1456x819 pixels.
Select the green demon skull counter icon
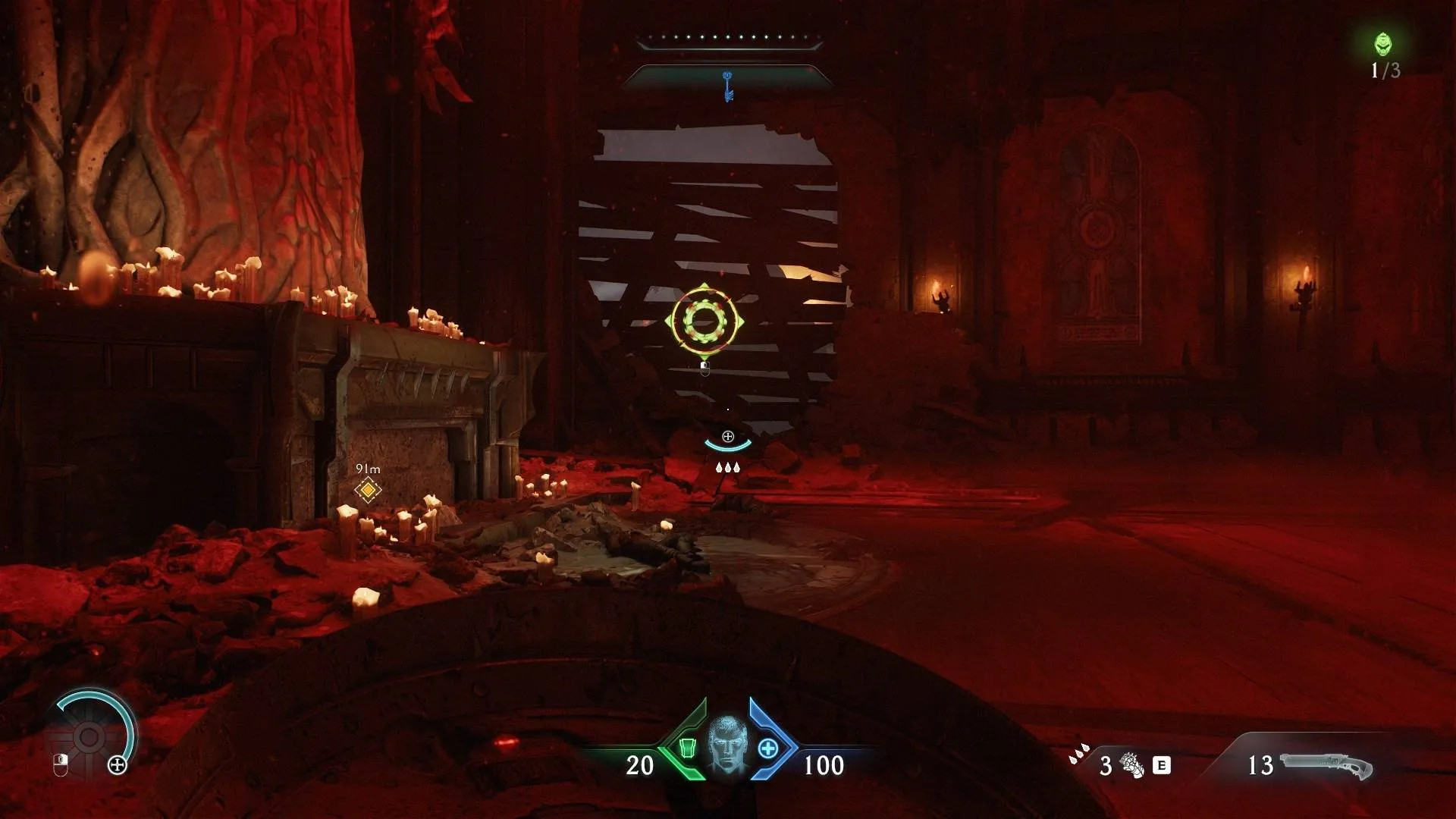[1383, 44]
